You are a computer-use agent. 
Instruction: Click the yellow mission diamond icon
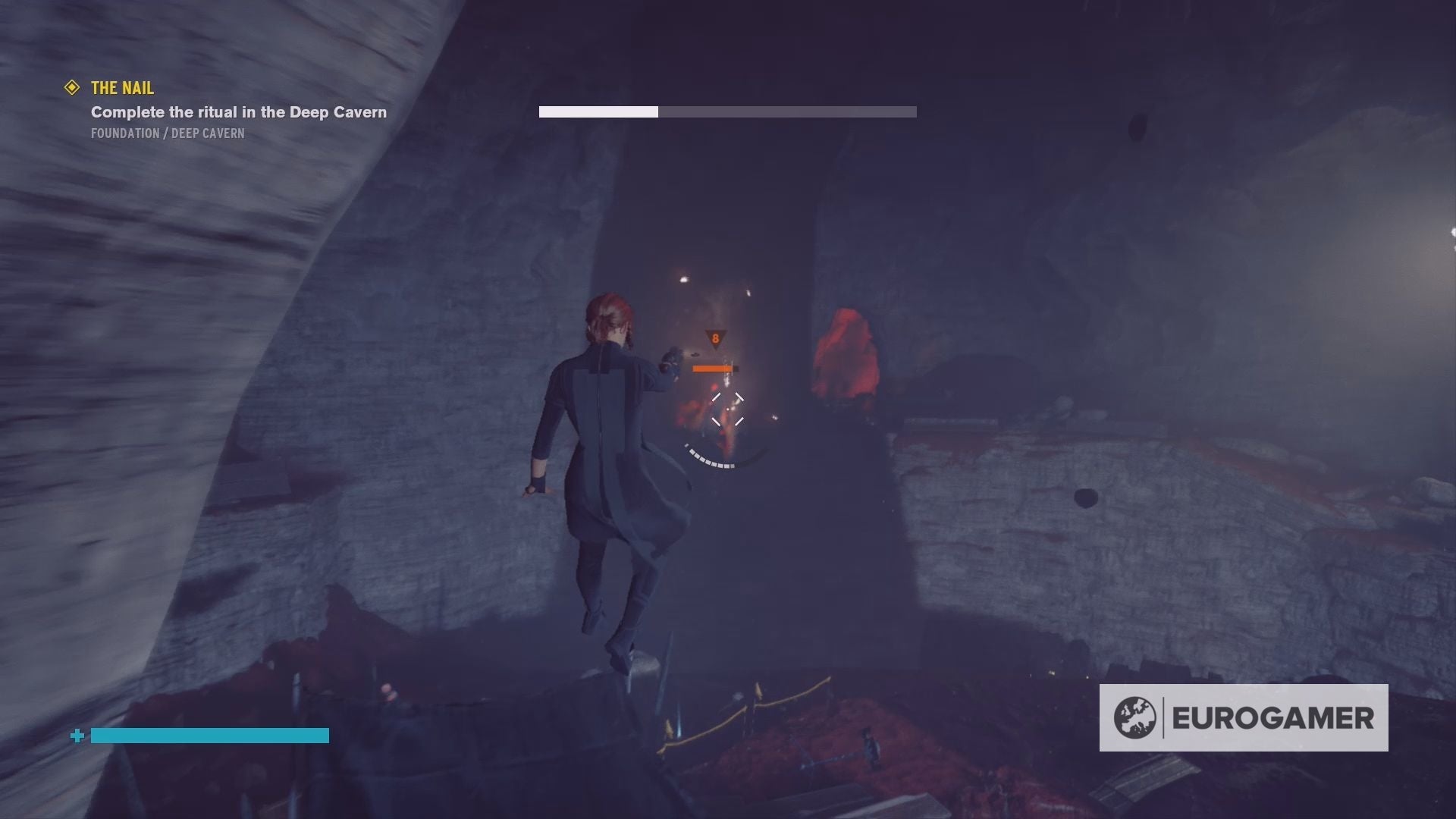click(x=72, y=88)
